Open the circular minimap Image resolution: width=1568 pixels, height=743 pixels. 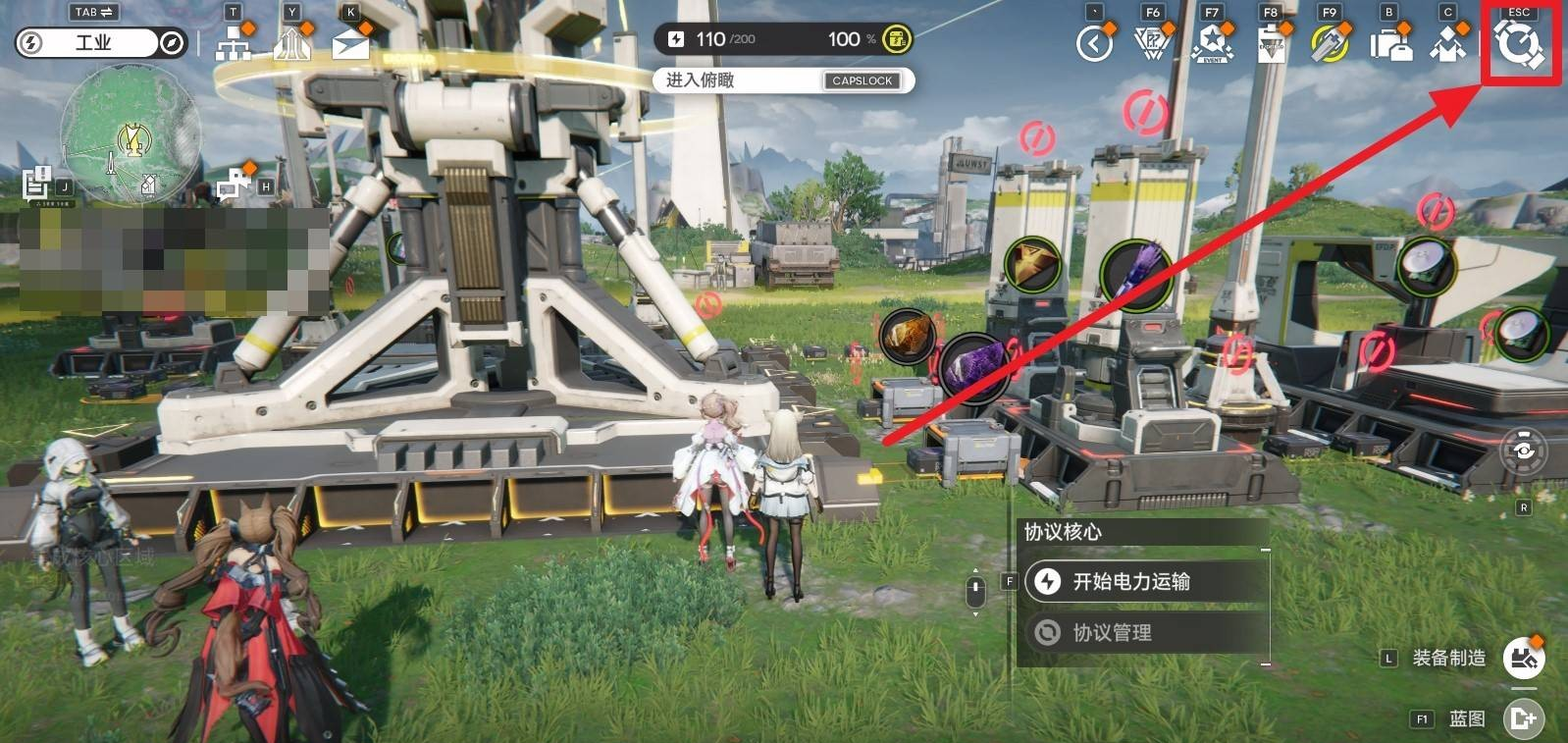coord(131,138)
